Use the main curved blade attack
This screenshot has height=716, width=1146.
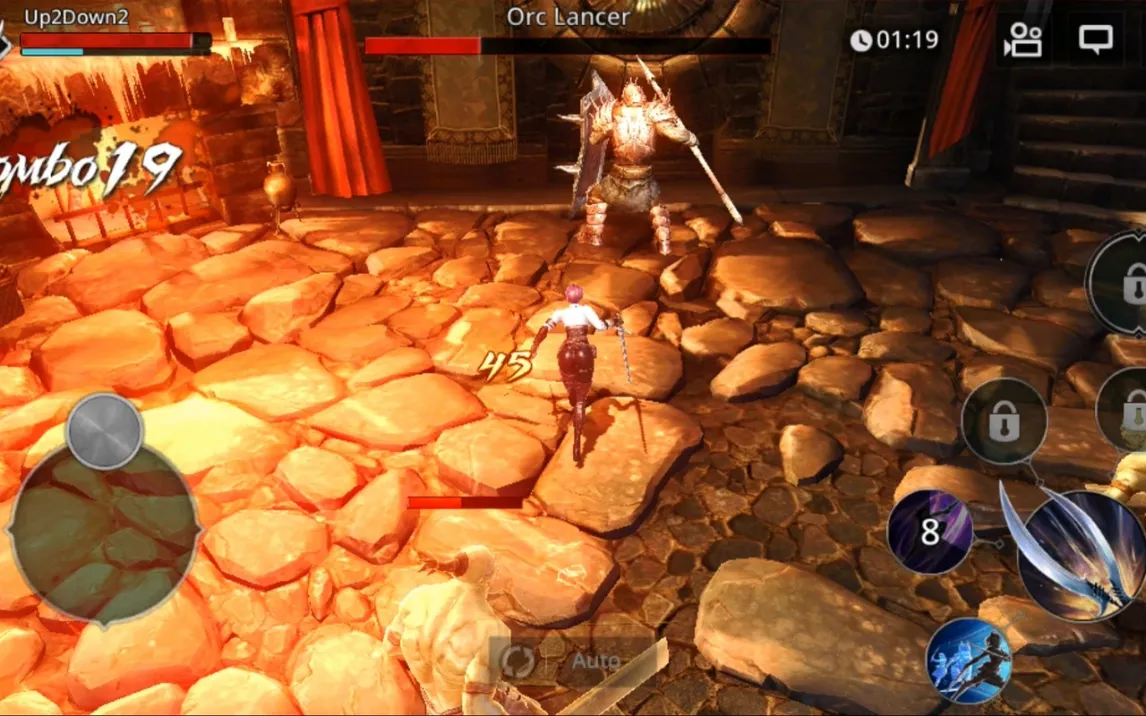coord(1082,557)
